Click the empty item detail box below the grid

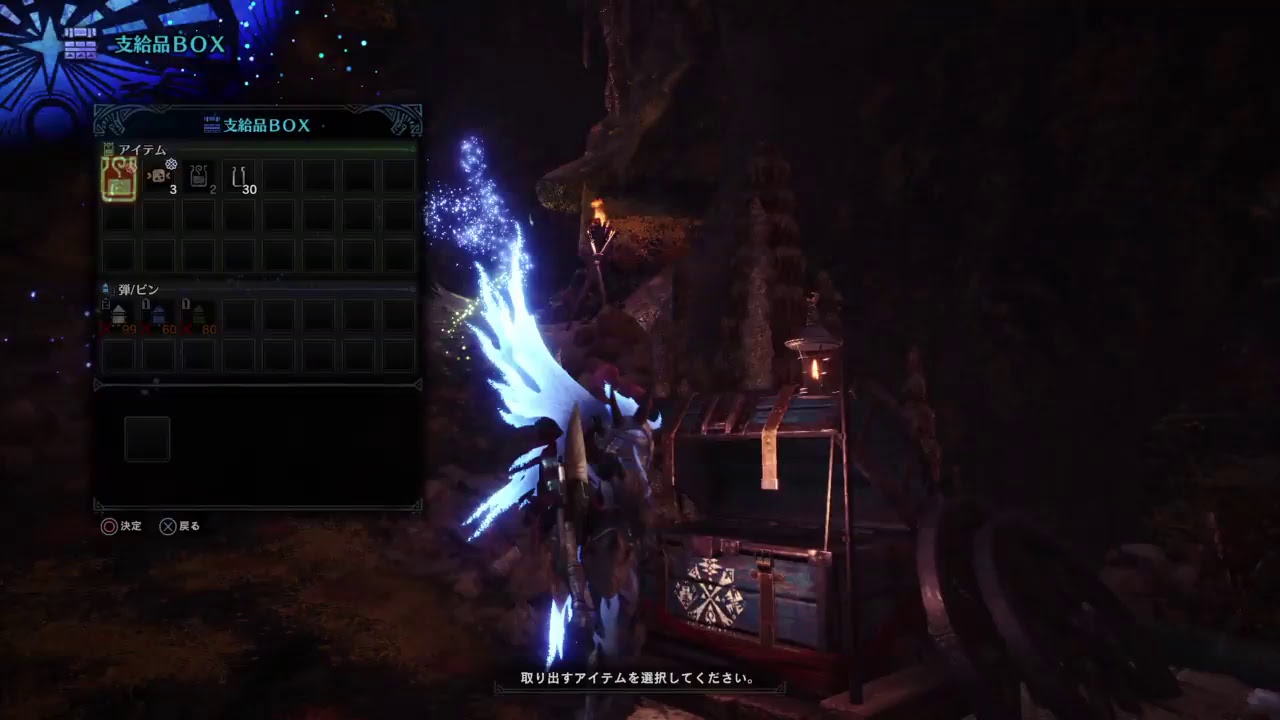(147, 439)
